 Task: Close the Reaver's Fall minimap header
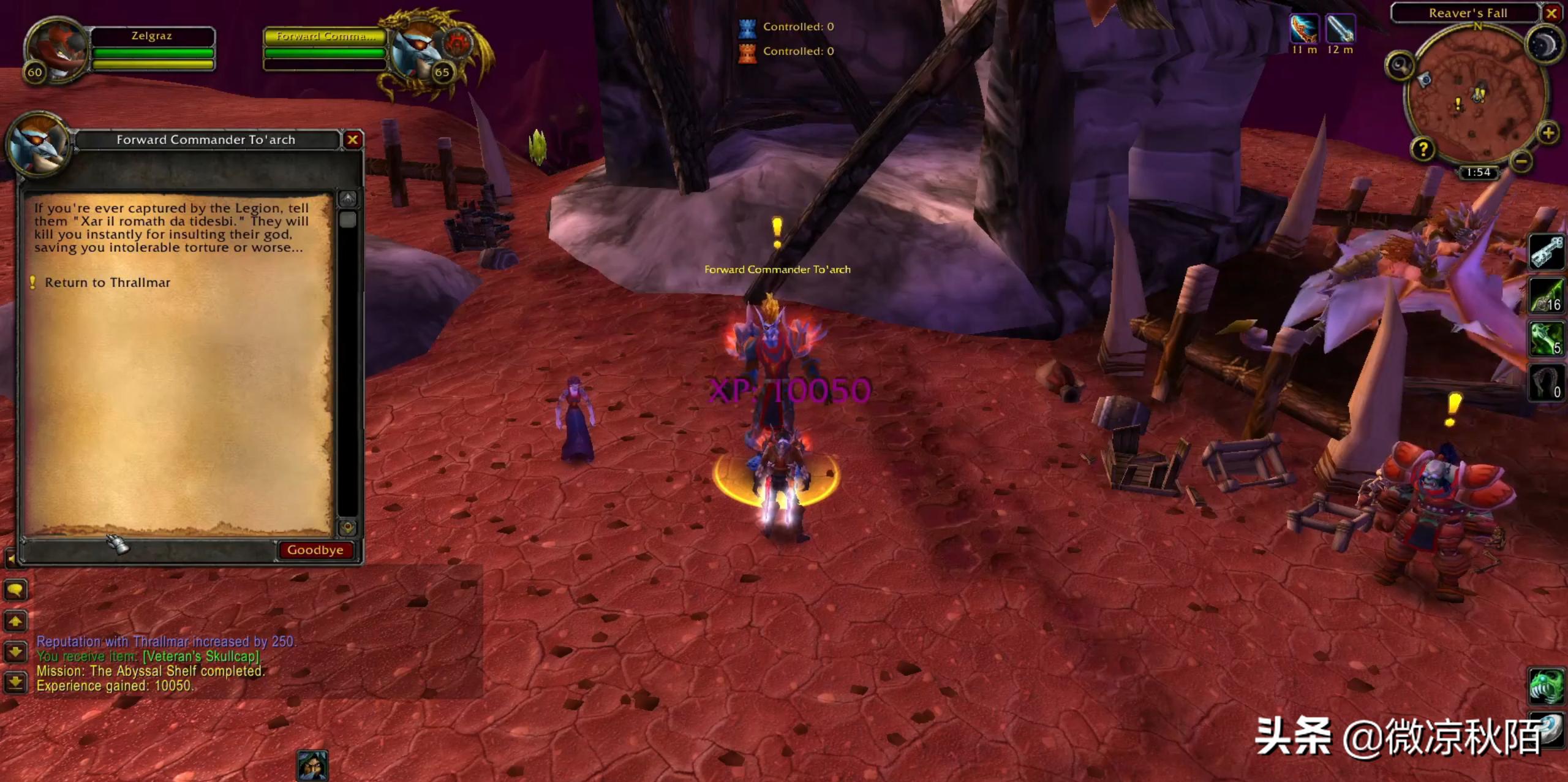pyautogui.click(x=1551, y=13)
